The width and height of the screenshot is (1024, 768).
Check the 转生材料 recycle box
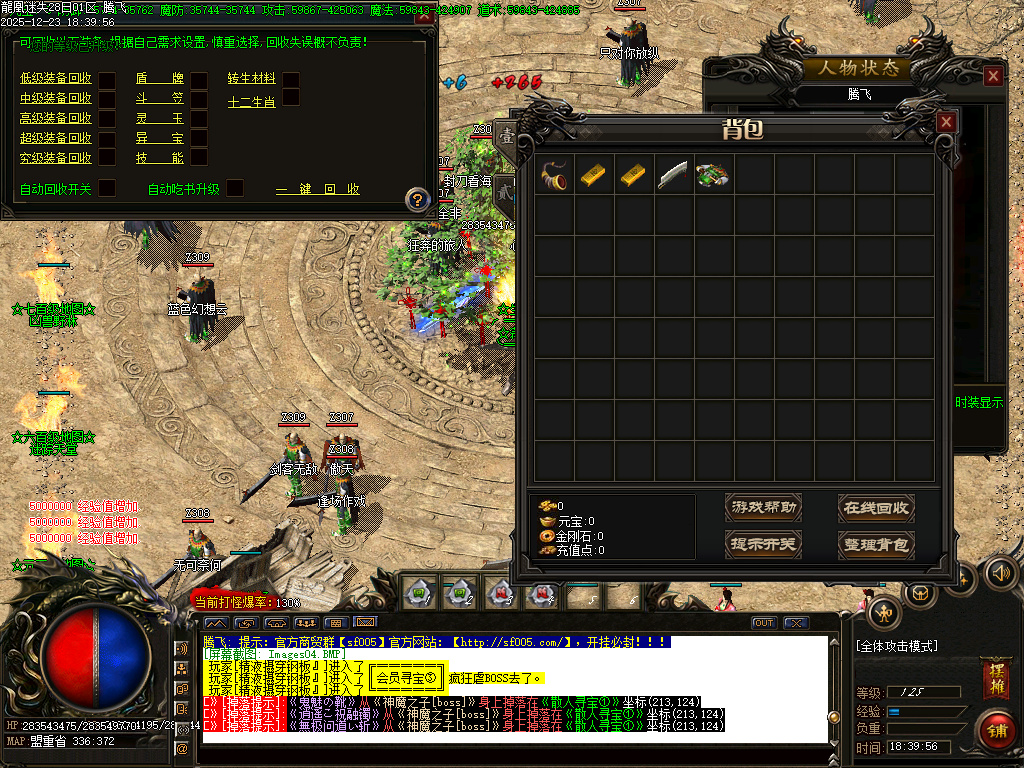[291, 79]
